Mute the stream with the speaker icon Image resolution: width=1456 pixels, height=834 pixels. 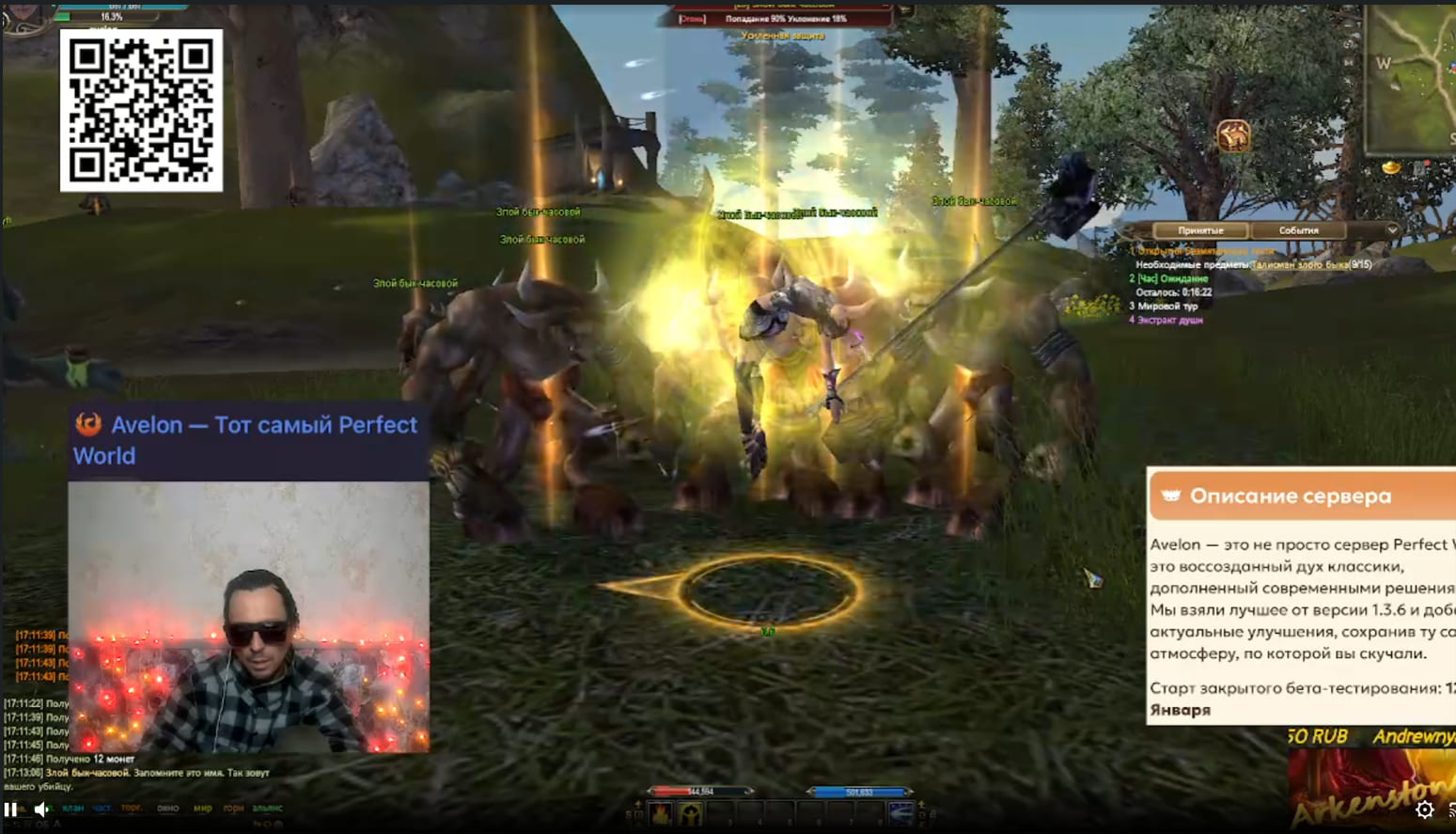point(39,809)
